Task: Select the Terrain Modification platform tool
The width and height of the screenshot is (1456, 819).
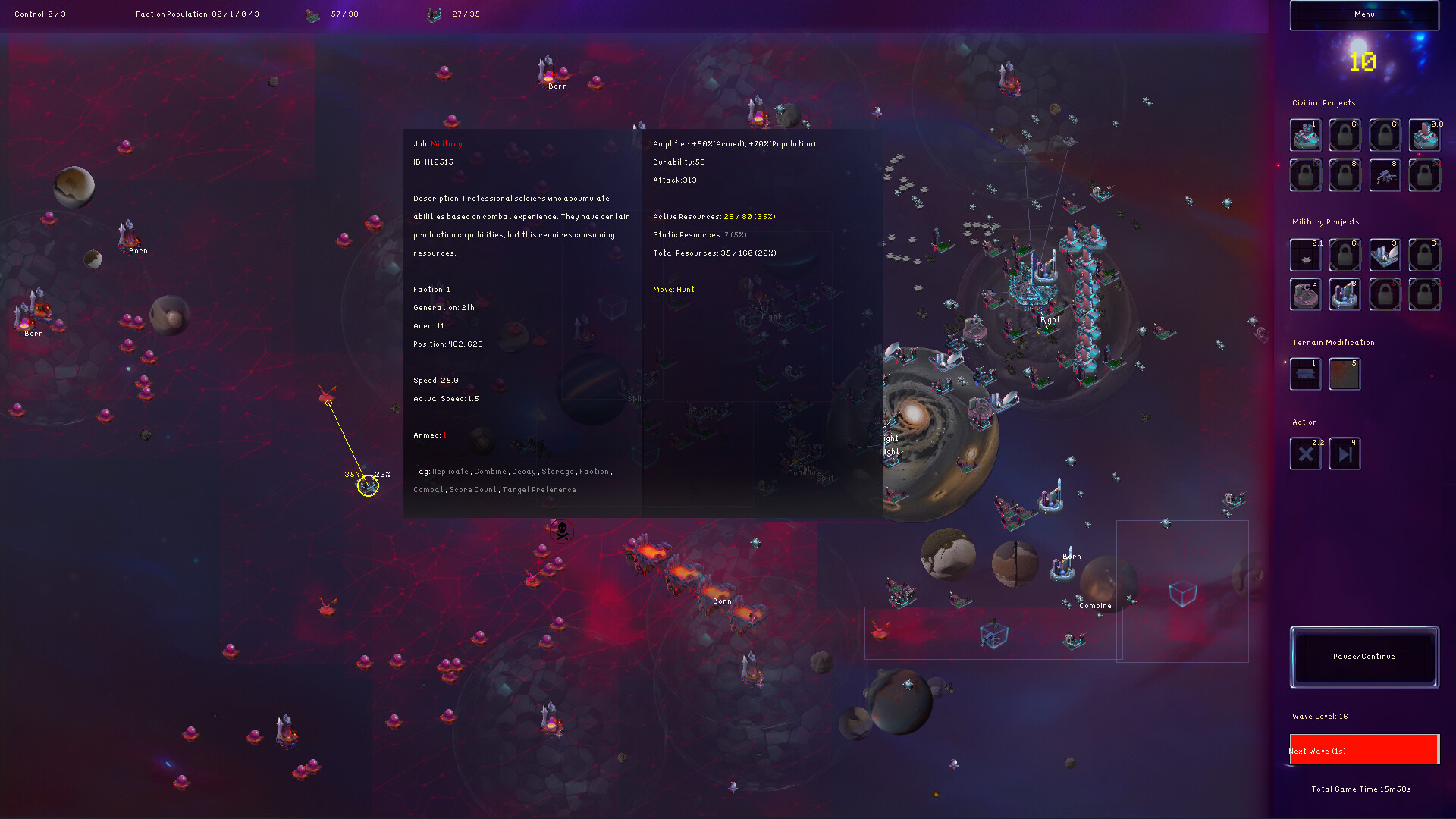Action: pyautogui.click(x=1305, y=374)
